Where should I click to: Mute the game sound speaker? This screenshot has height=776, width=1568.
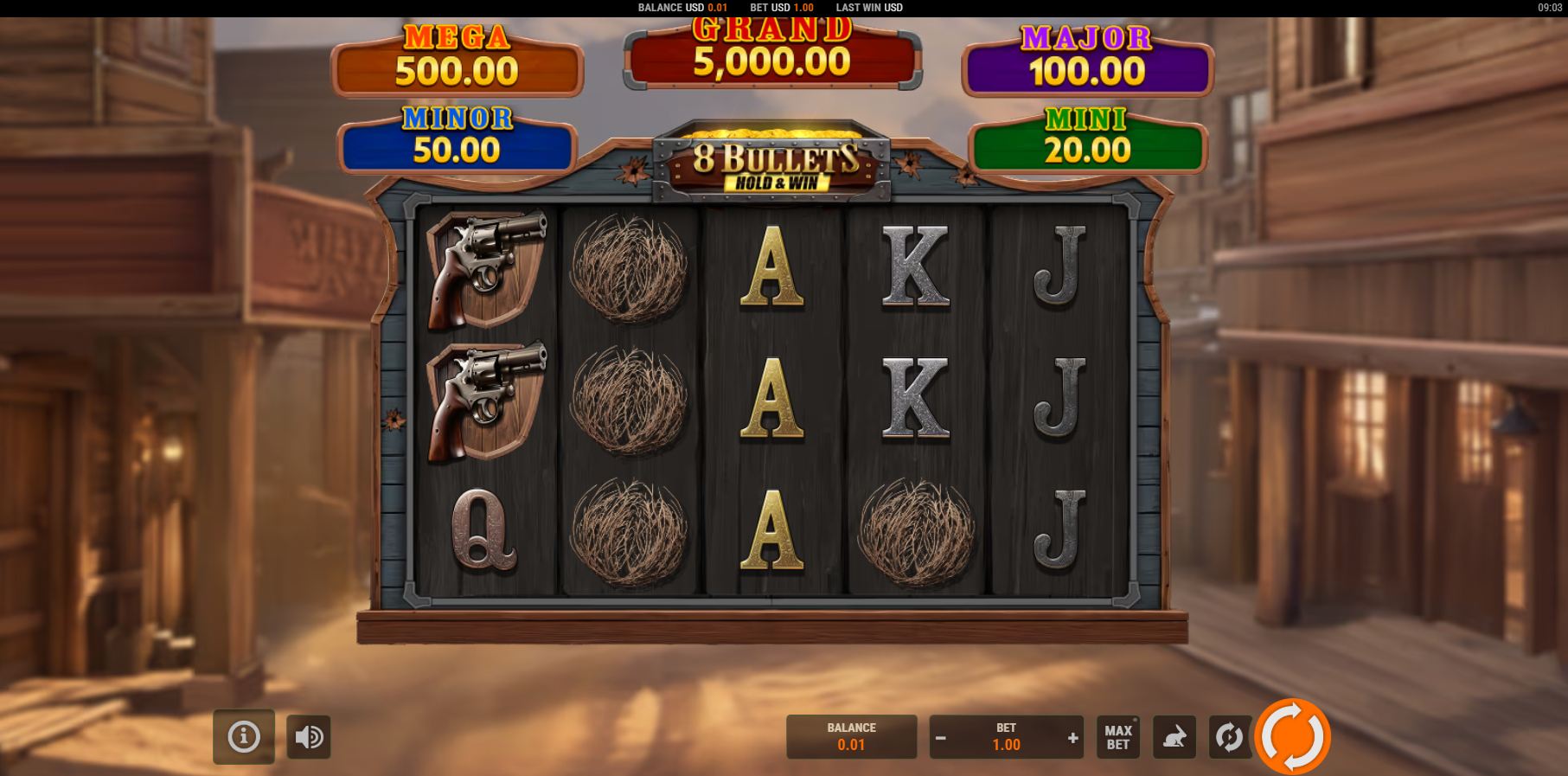309,736
